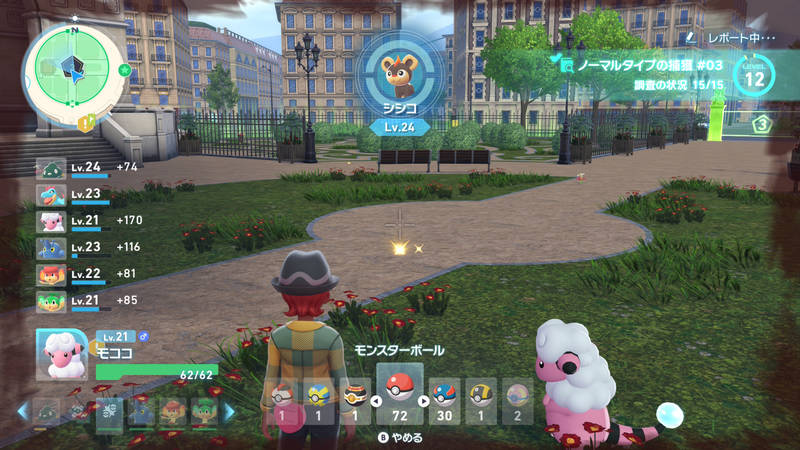
Task: Click the large モココ active Pokémon portrait
Action: point(62,355)
